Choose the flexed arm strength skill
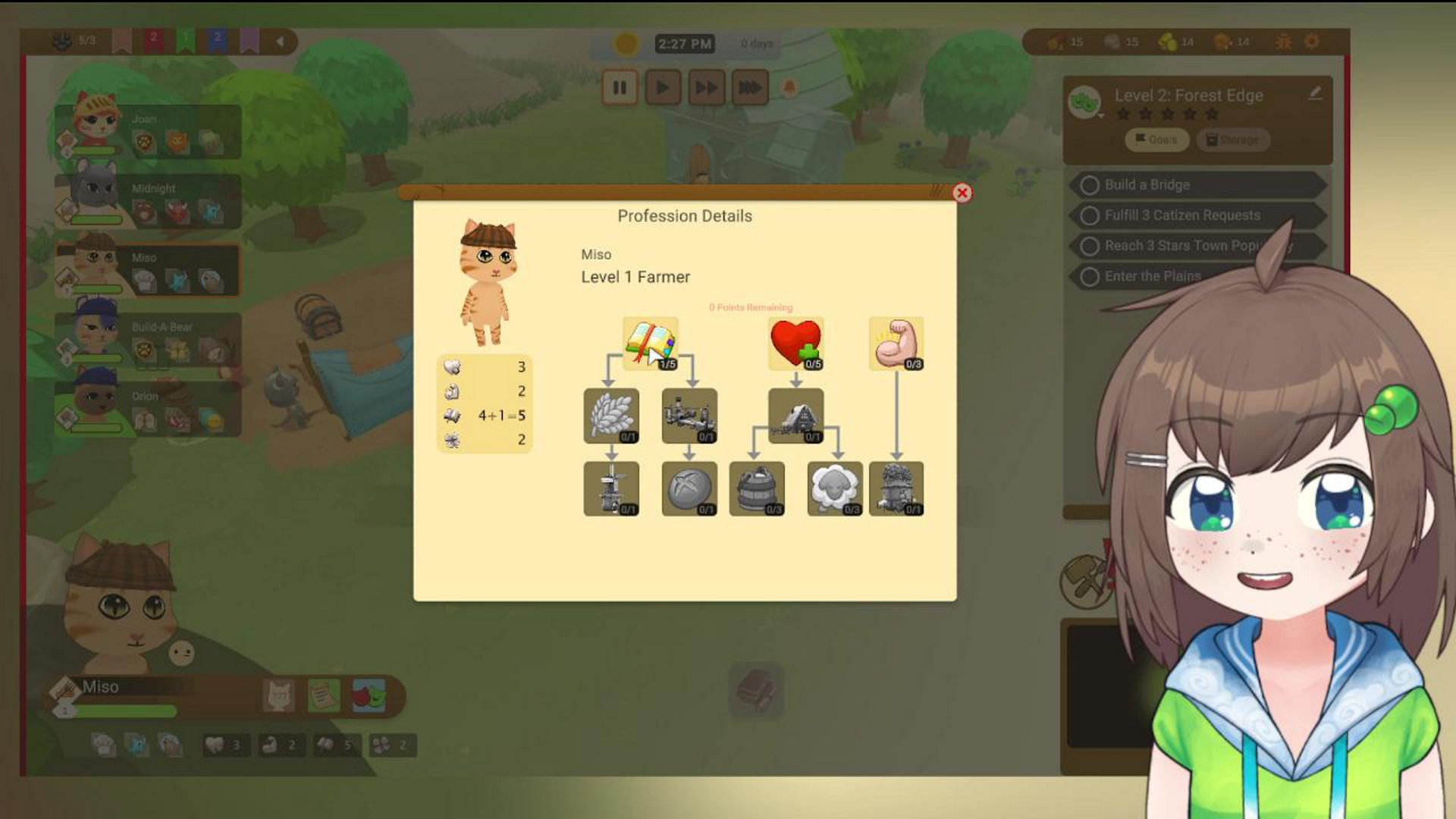The height and width of the screenshot is (819, 1456). tap(896, 344)
